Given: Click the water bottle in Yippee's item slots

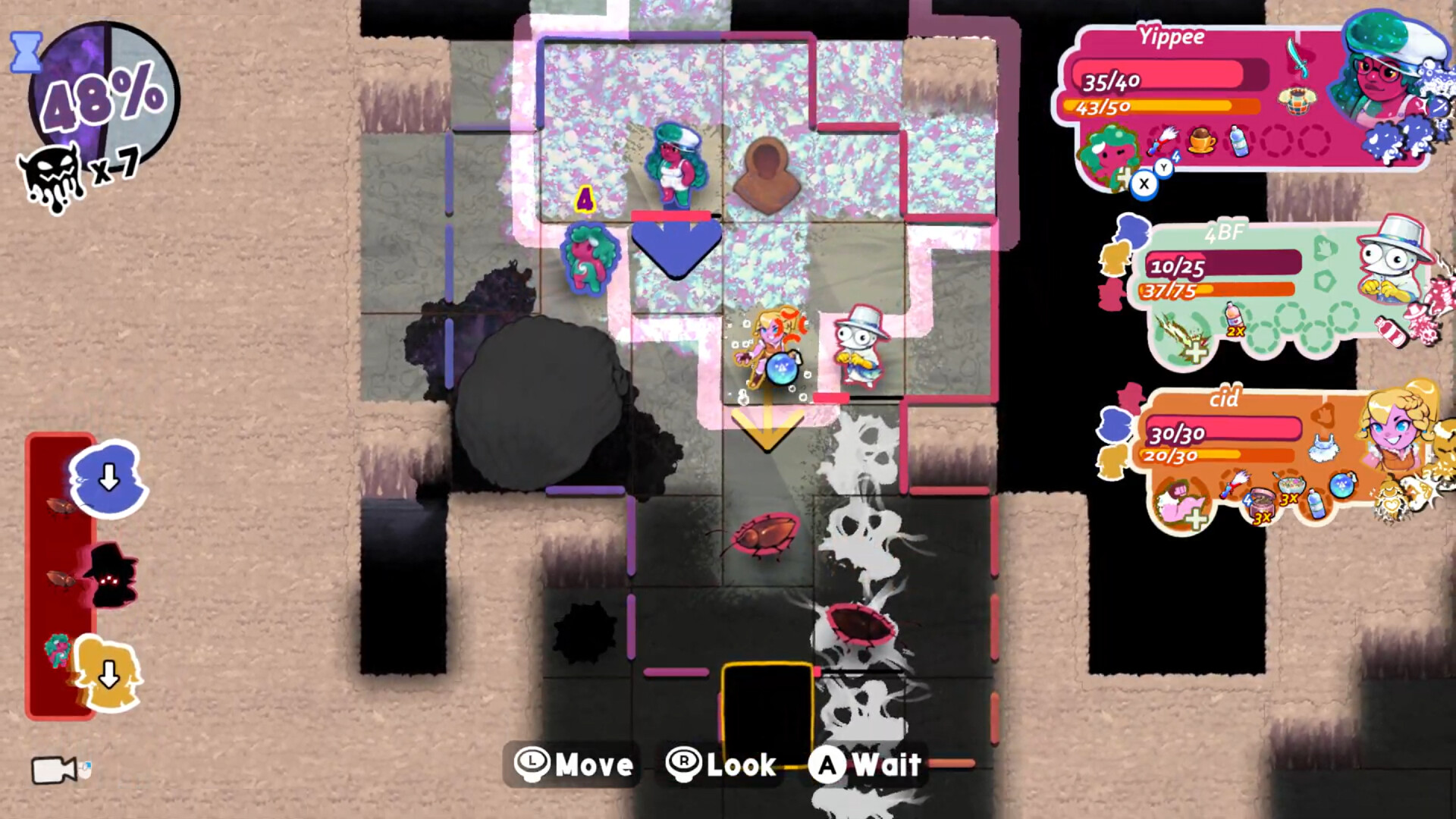Looking at the screenshot, I should pos(1238,142).
